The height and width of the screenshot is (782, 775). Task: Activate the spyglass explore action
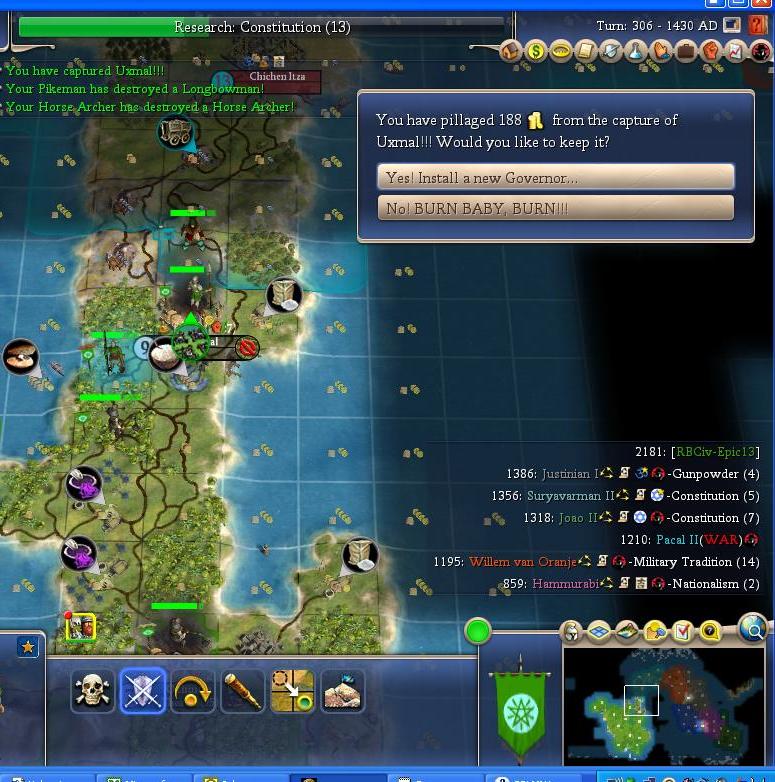(243, 690)
